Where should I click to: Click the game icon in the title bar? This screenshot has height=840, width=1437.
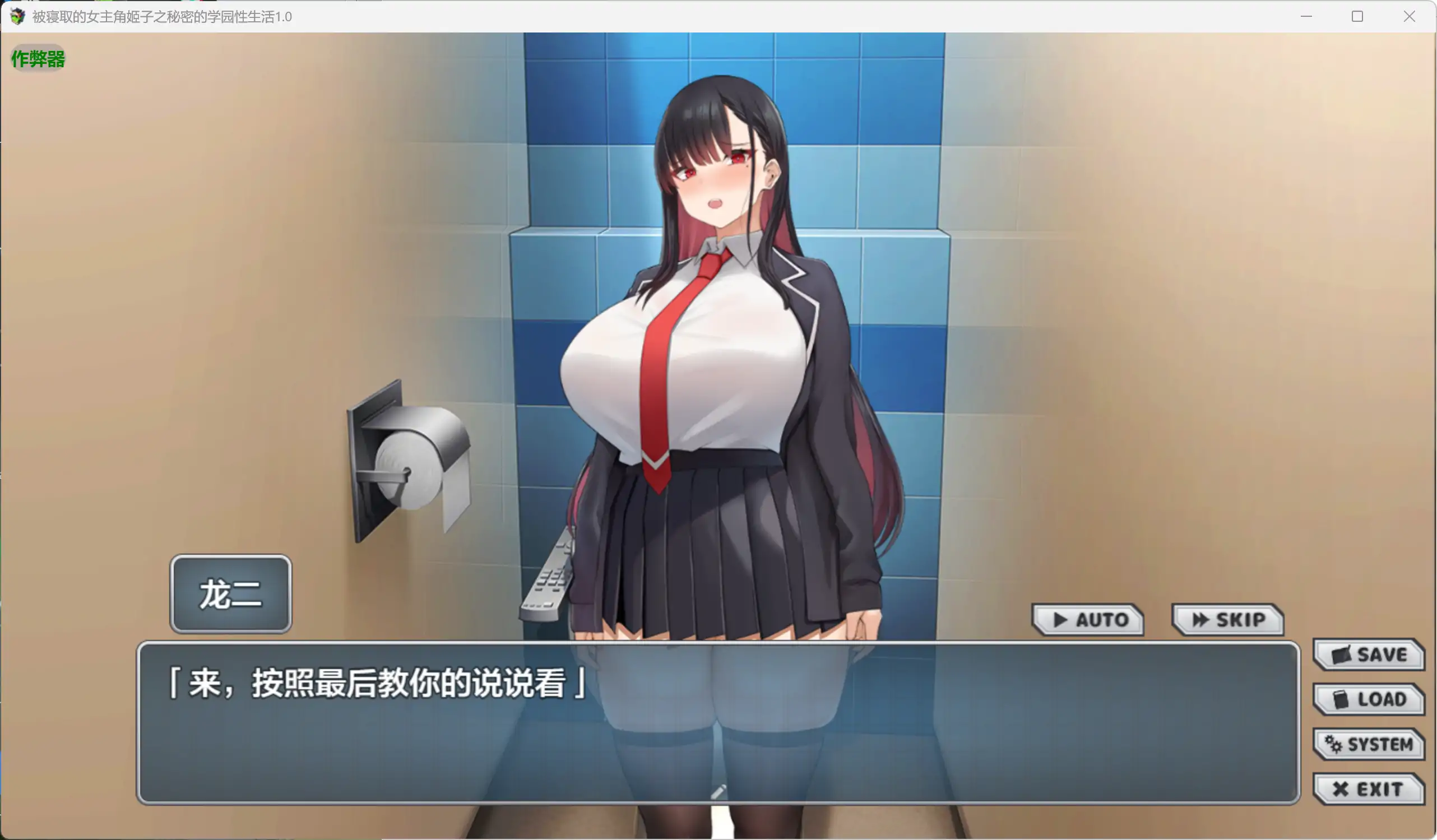tap(17, 17)
